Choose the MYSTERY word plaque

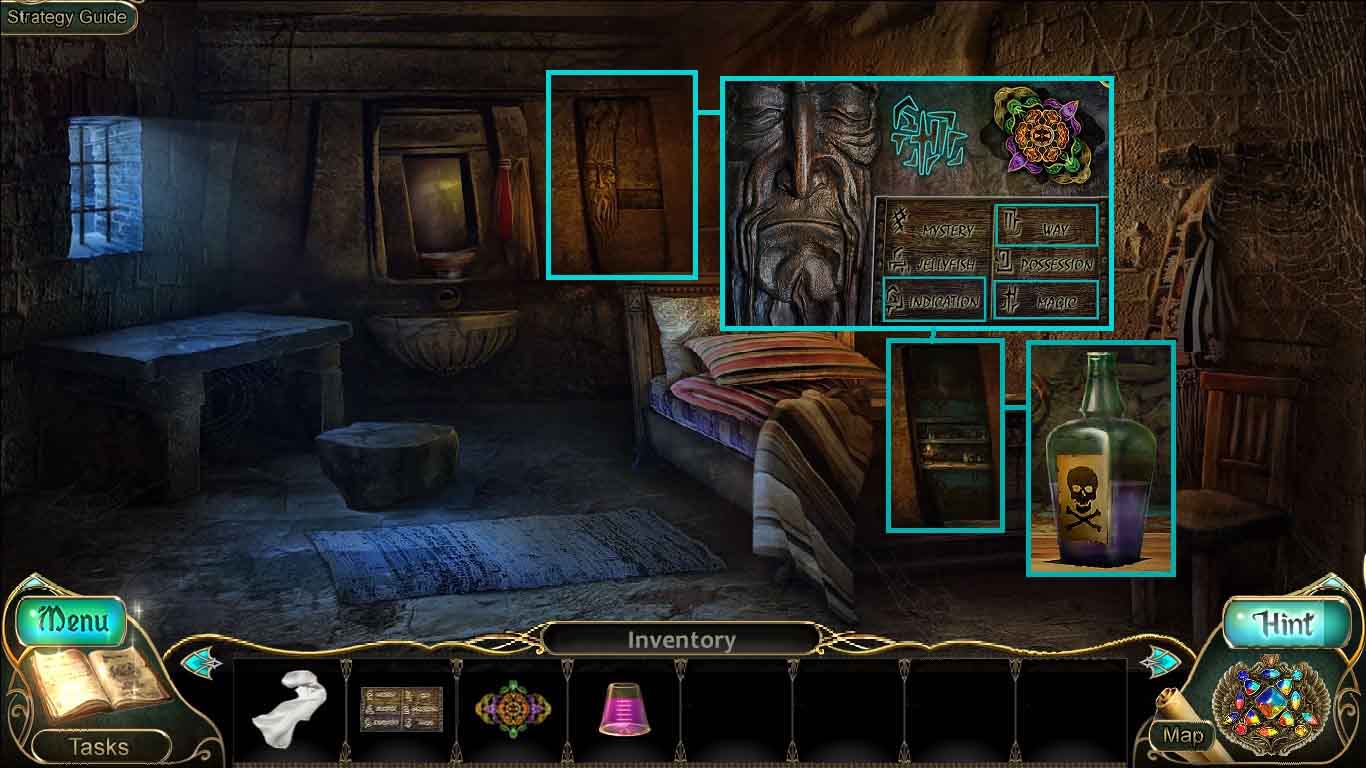(x=934, y=228)
